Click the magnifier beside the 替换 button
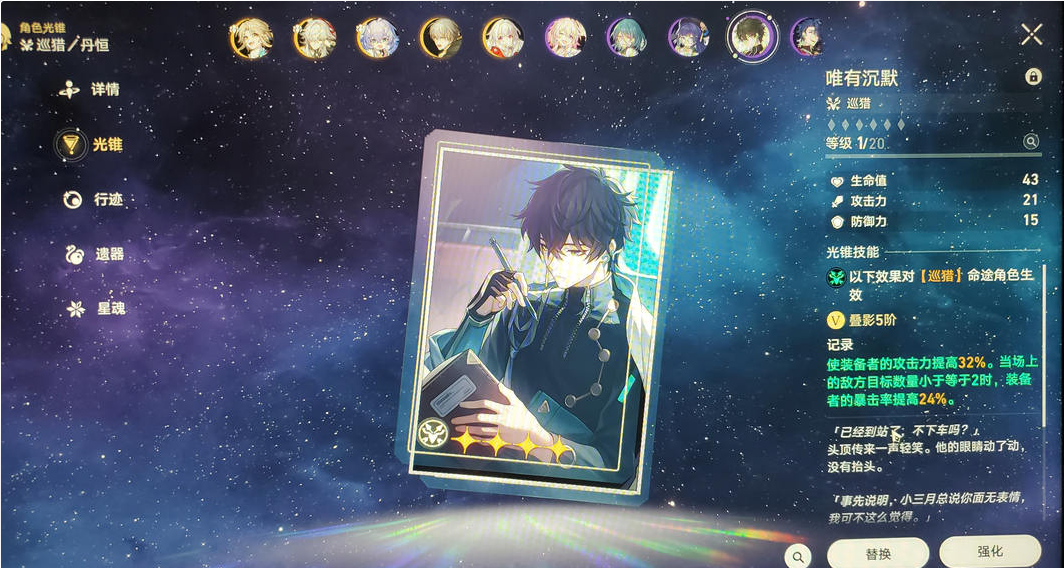1064x568 pixels. [797, 556]
